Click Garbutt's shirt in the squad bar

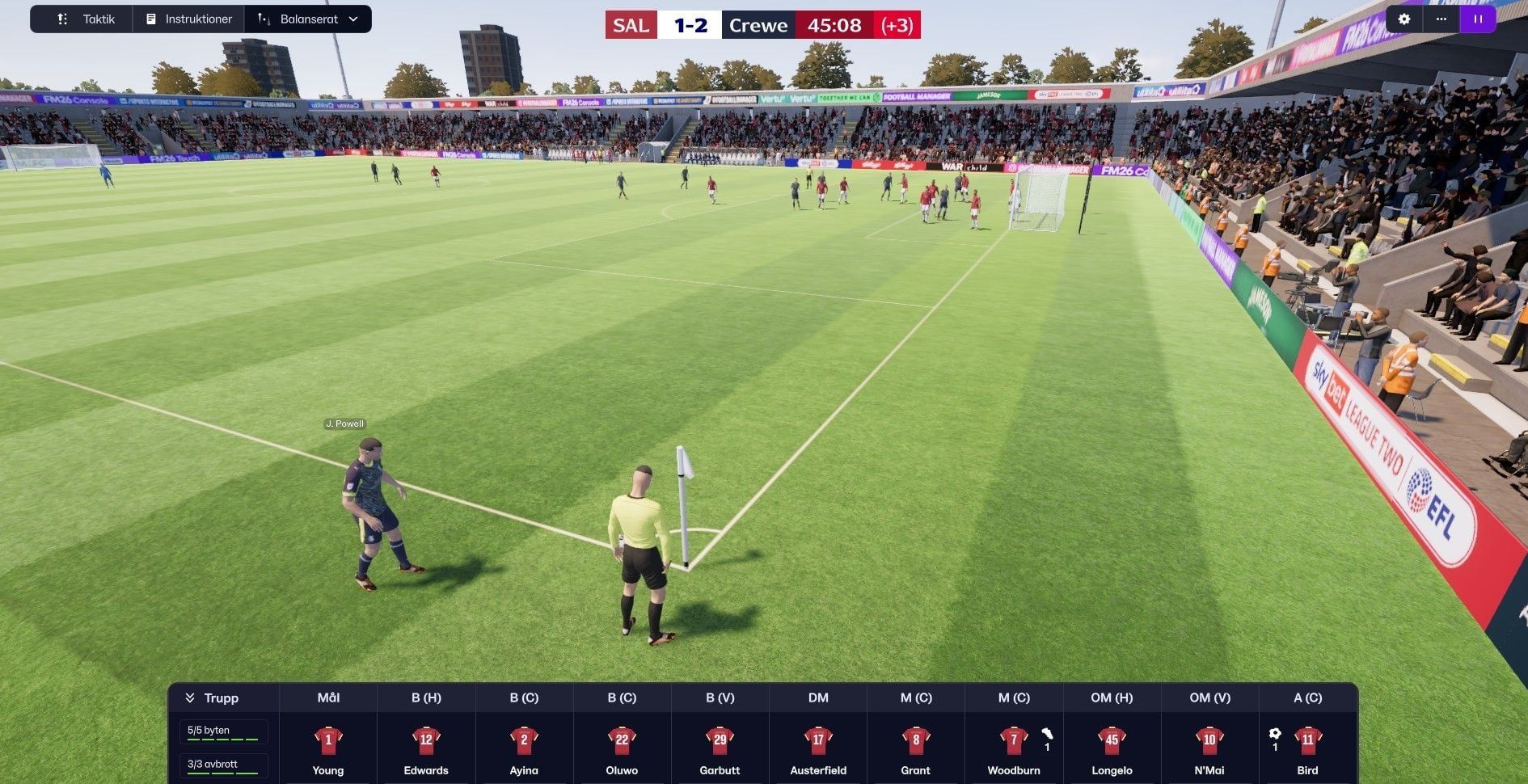(x=719, y=740)
